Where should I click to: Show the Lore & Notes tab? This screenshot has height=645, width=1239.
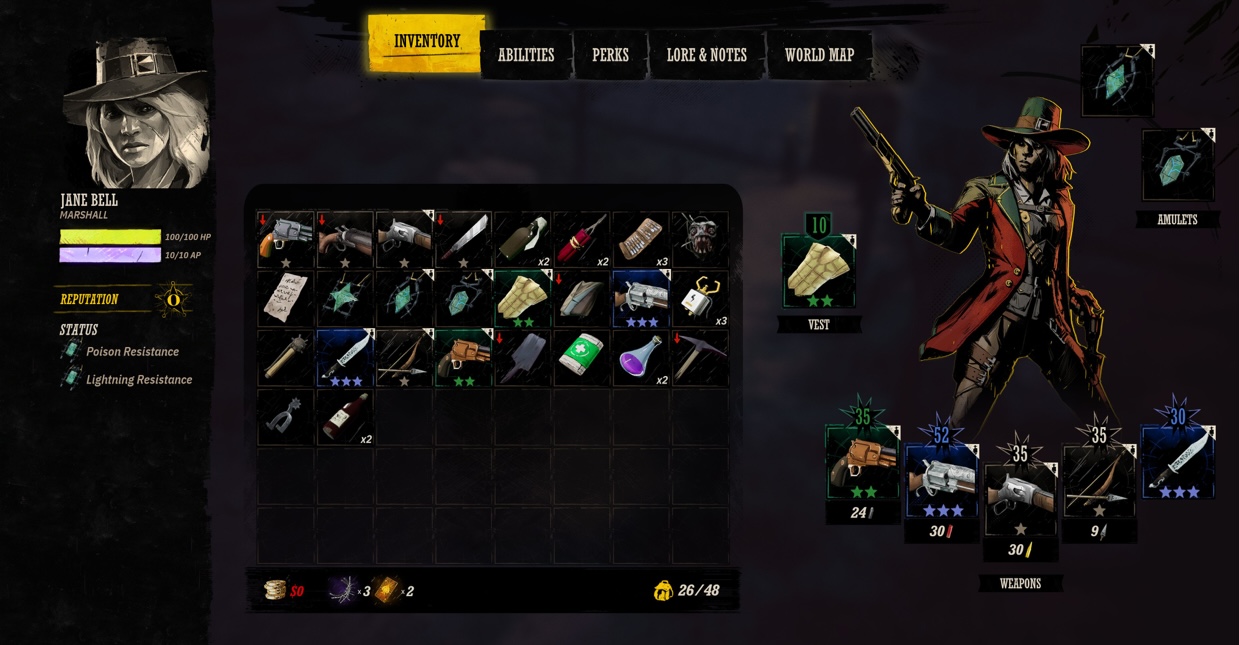706,55
